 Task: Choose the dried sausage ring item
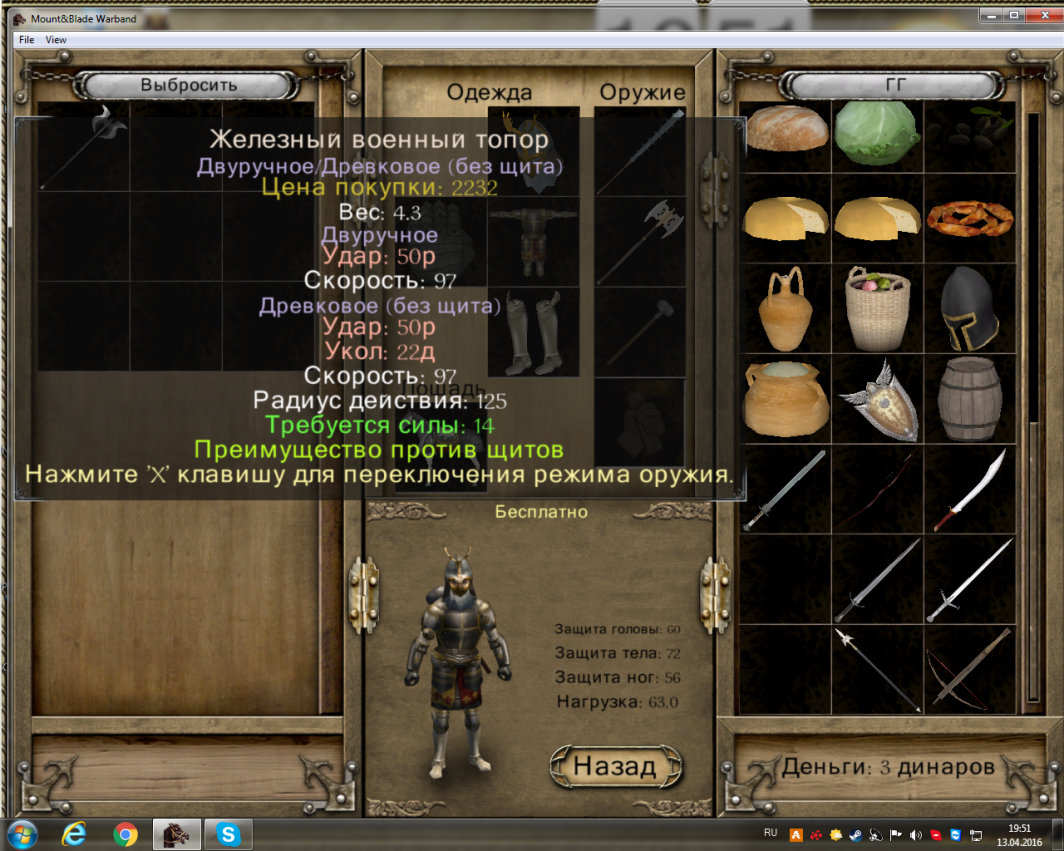(968, 219)
